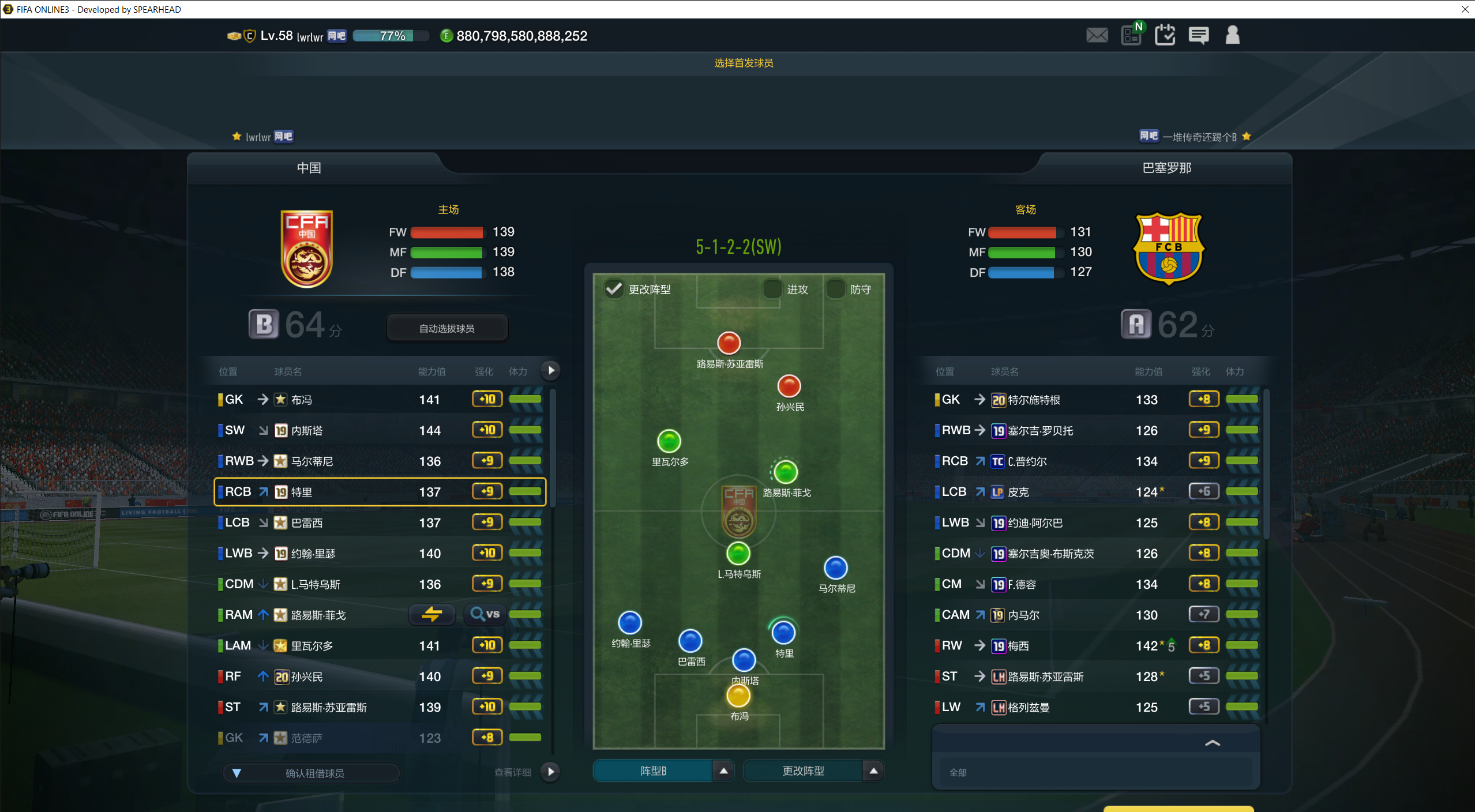This screenshot has height=812, width=1475.
Task: Click the 查看详细 details arrow button
Action: [x=551, y=772]
